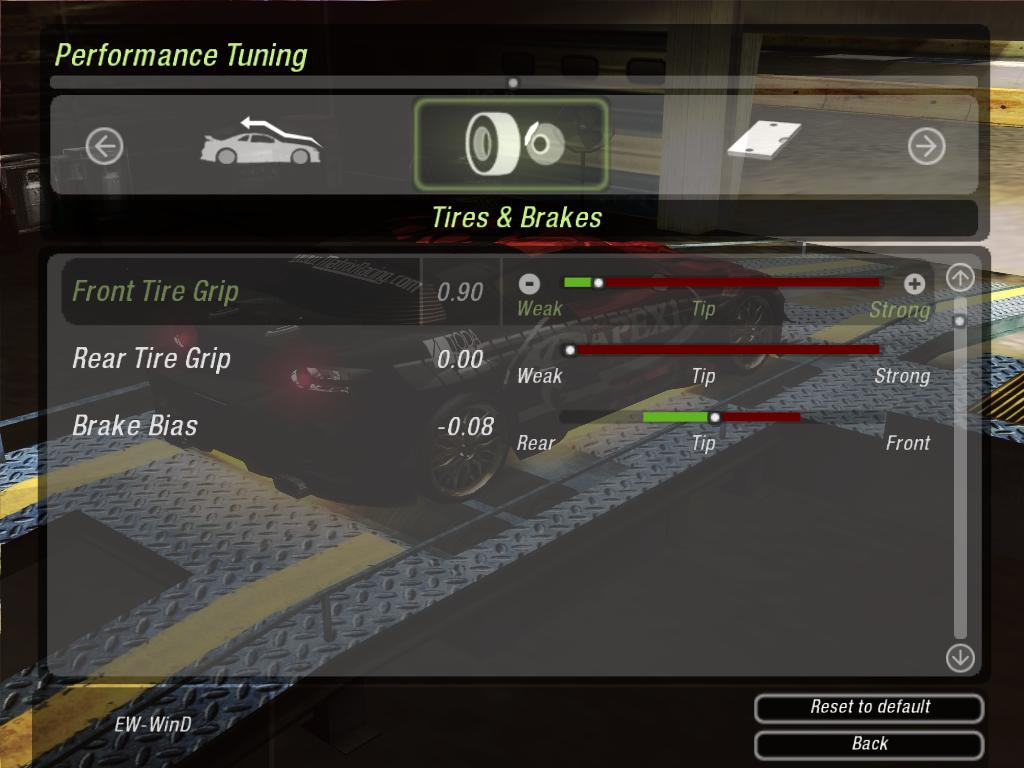Decrease Front Tire Grip with minus button
Screen dimensions: 1024x768
coord(530,283)
